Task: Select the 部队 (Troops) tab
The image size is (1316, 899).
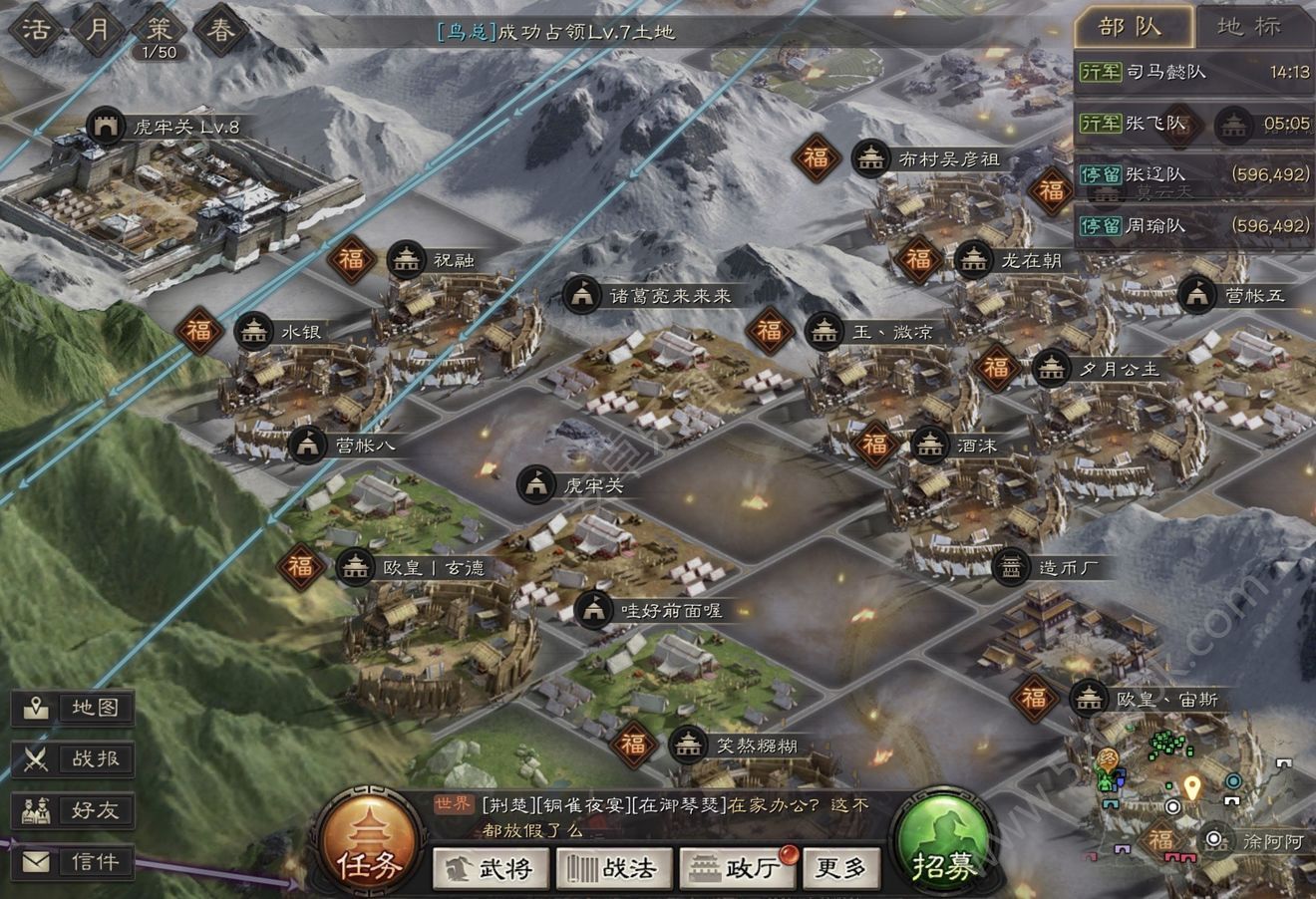Action: coord(1133,27)
